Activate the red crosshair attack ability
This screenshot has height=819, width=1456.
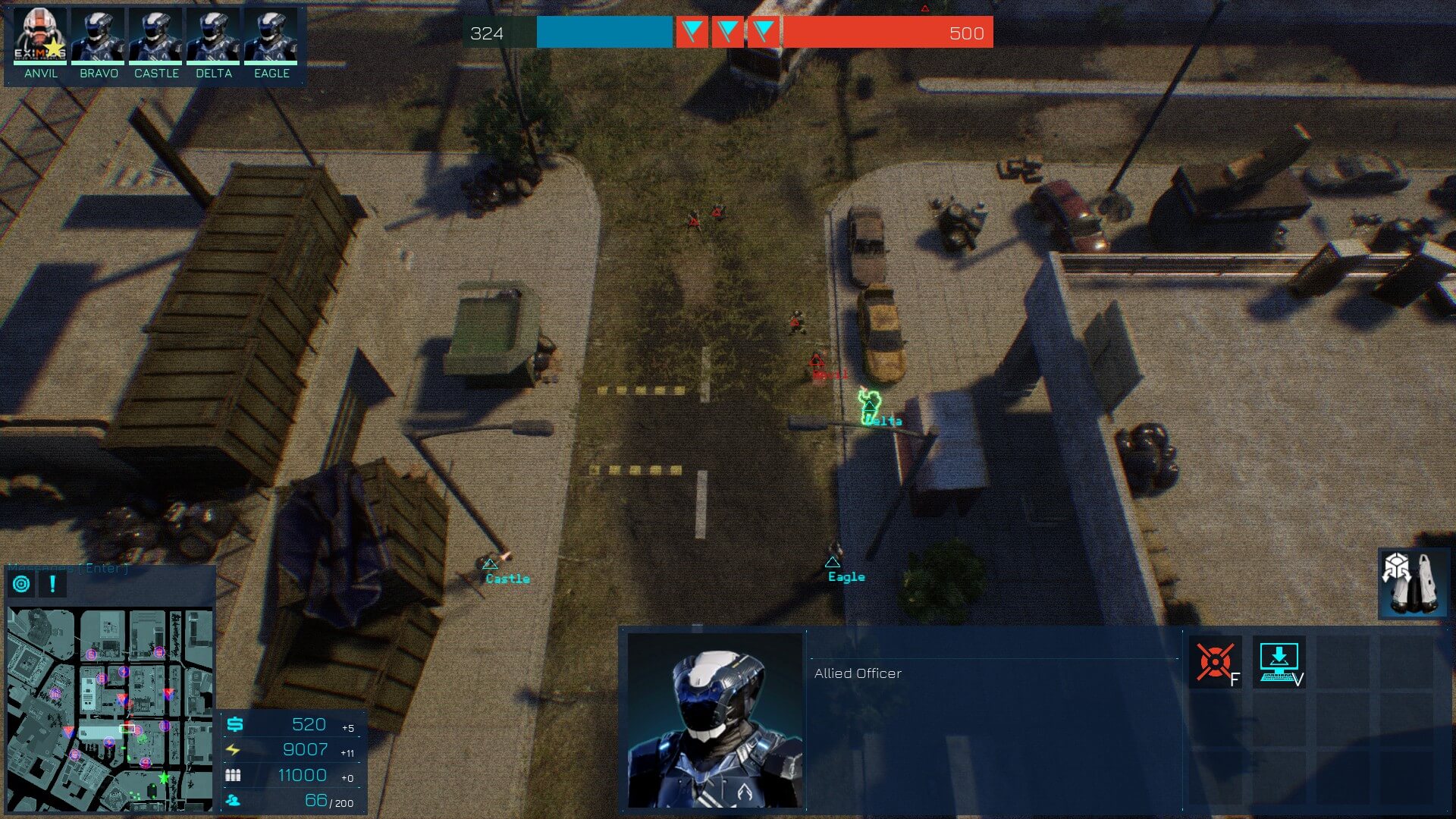[x=1215, y=662]
